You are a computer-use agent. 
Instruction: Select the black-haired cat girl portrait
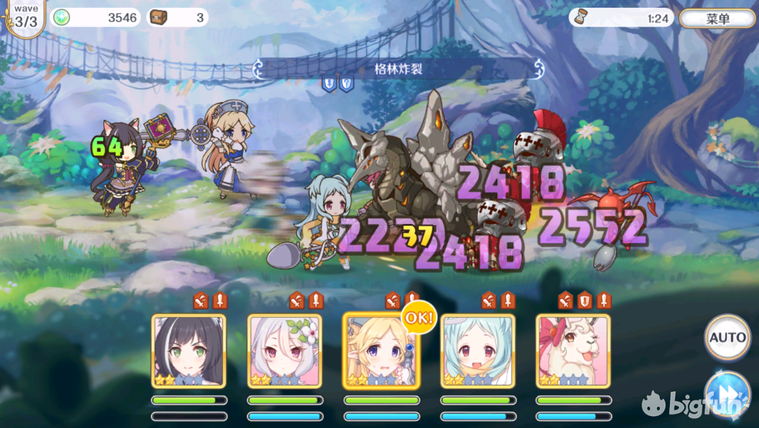(189, 351)
